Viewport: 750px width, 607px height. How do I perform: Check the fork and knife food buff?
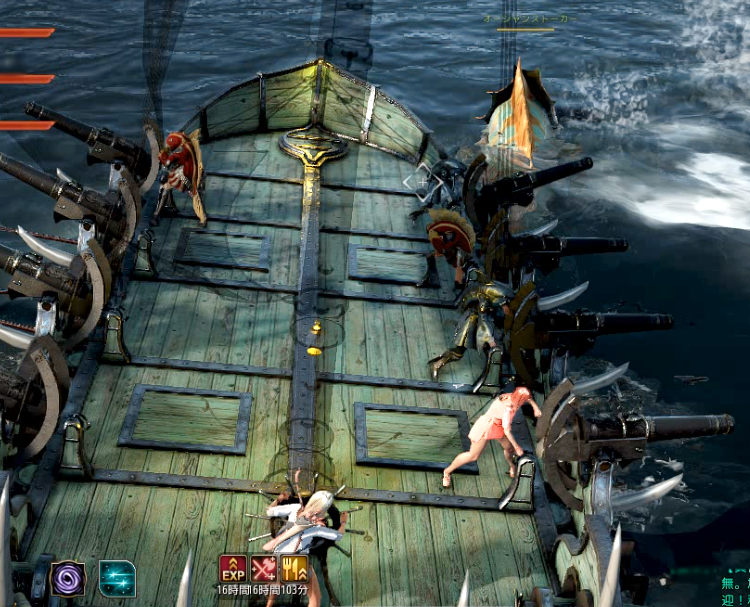(x=294, y=569)
